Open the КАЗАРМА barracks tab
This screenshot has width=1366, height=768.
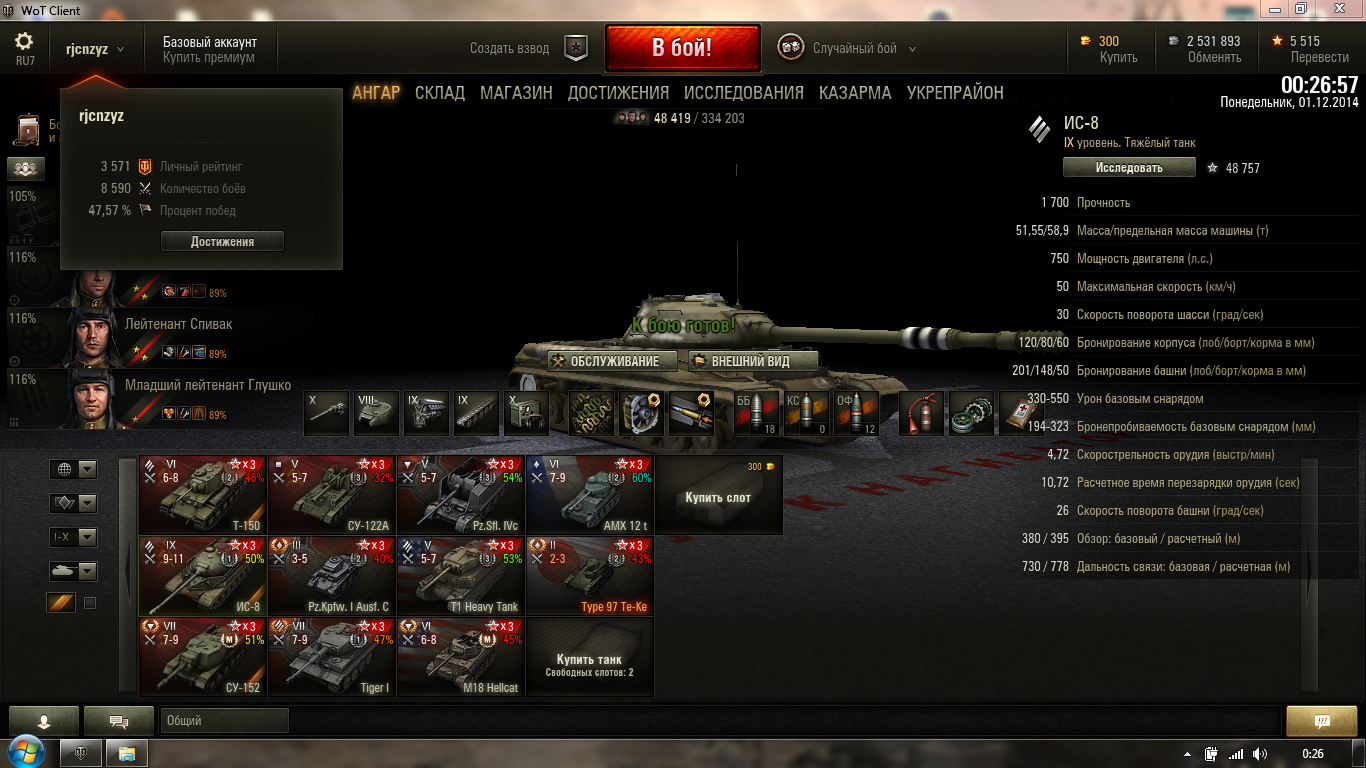pos(855,93)
